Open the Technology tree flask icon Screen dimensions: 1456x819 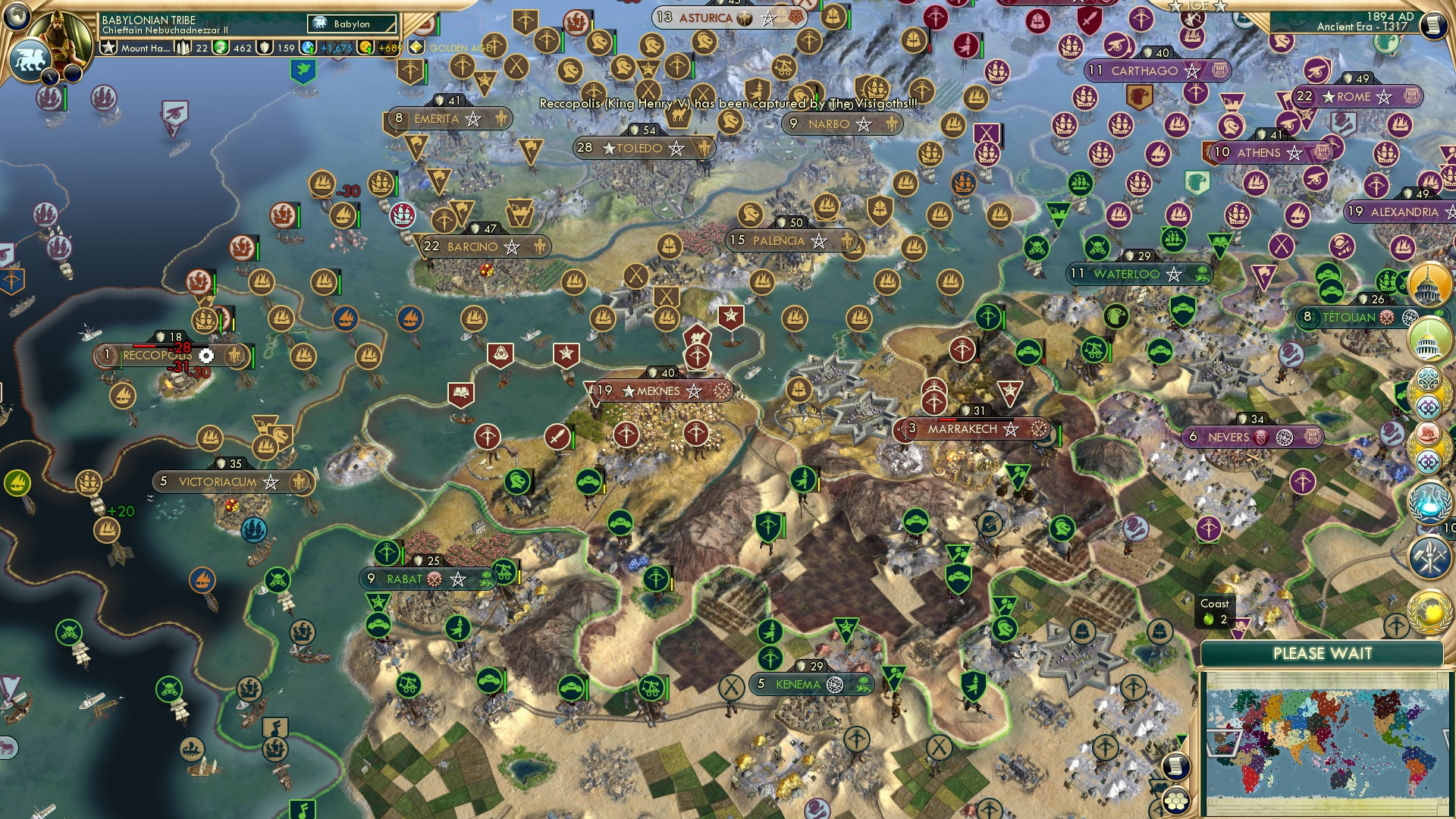click(x=1429, y=503)
